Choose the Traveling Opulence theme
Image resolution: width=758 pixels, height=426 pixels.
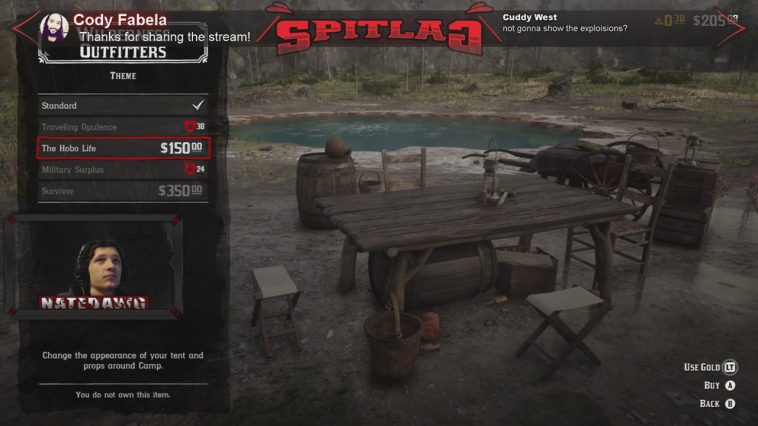point(122,127)
